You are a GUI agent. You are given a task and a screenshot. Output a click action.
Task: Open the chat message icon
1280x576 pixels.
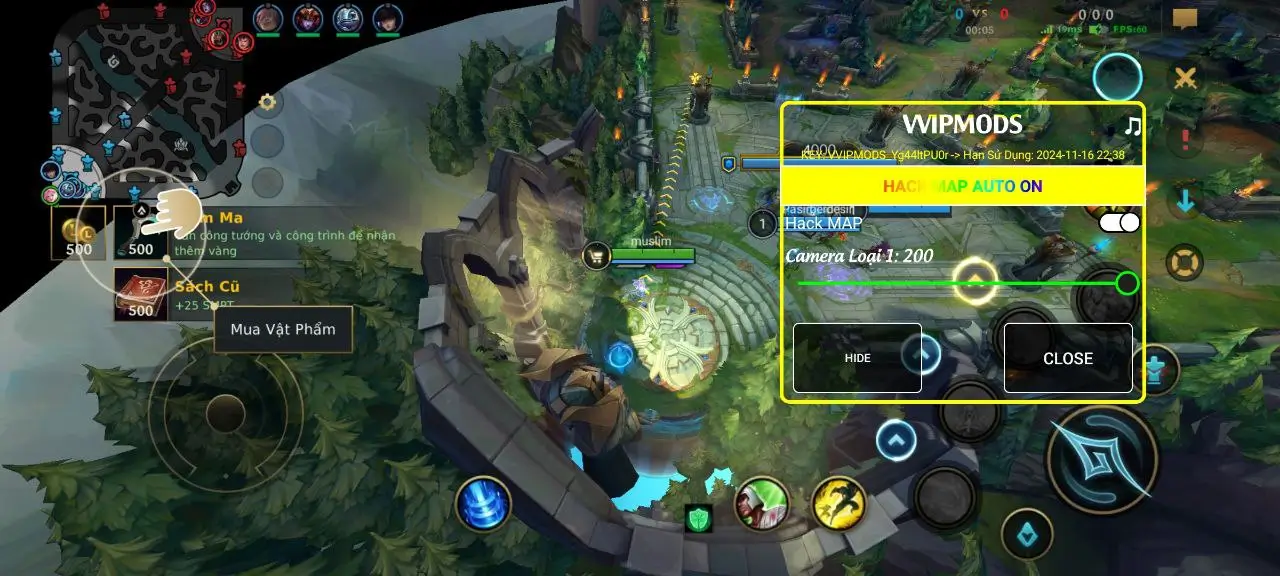pyautogui.click(x=1185, y=19)
